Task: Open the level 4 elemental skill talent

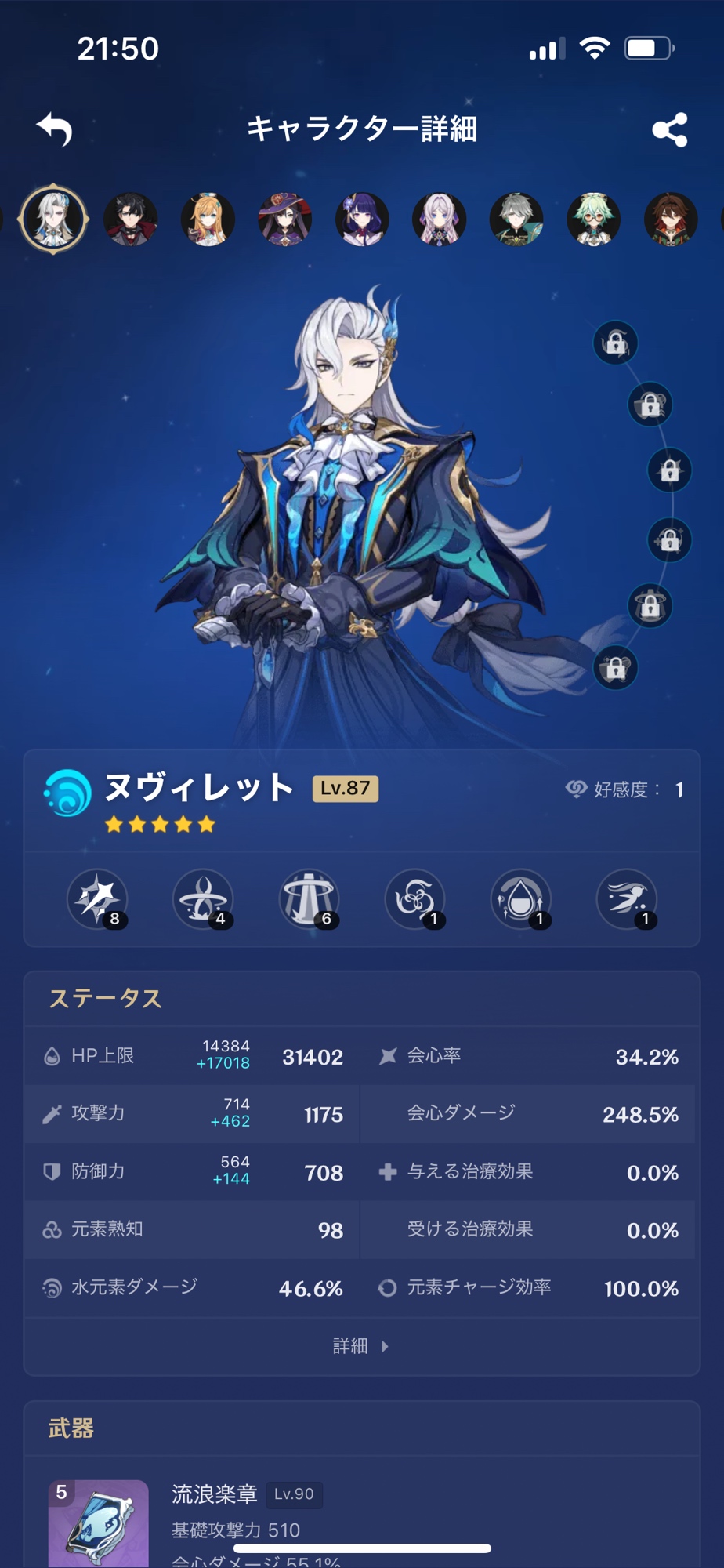Action: 203,899
